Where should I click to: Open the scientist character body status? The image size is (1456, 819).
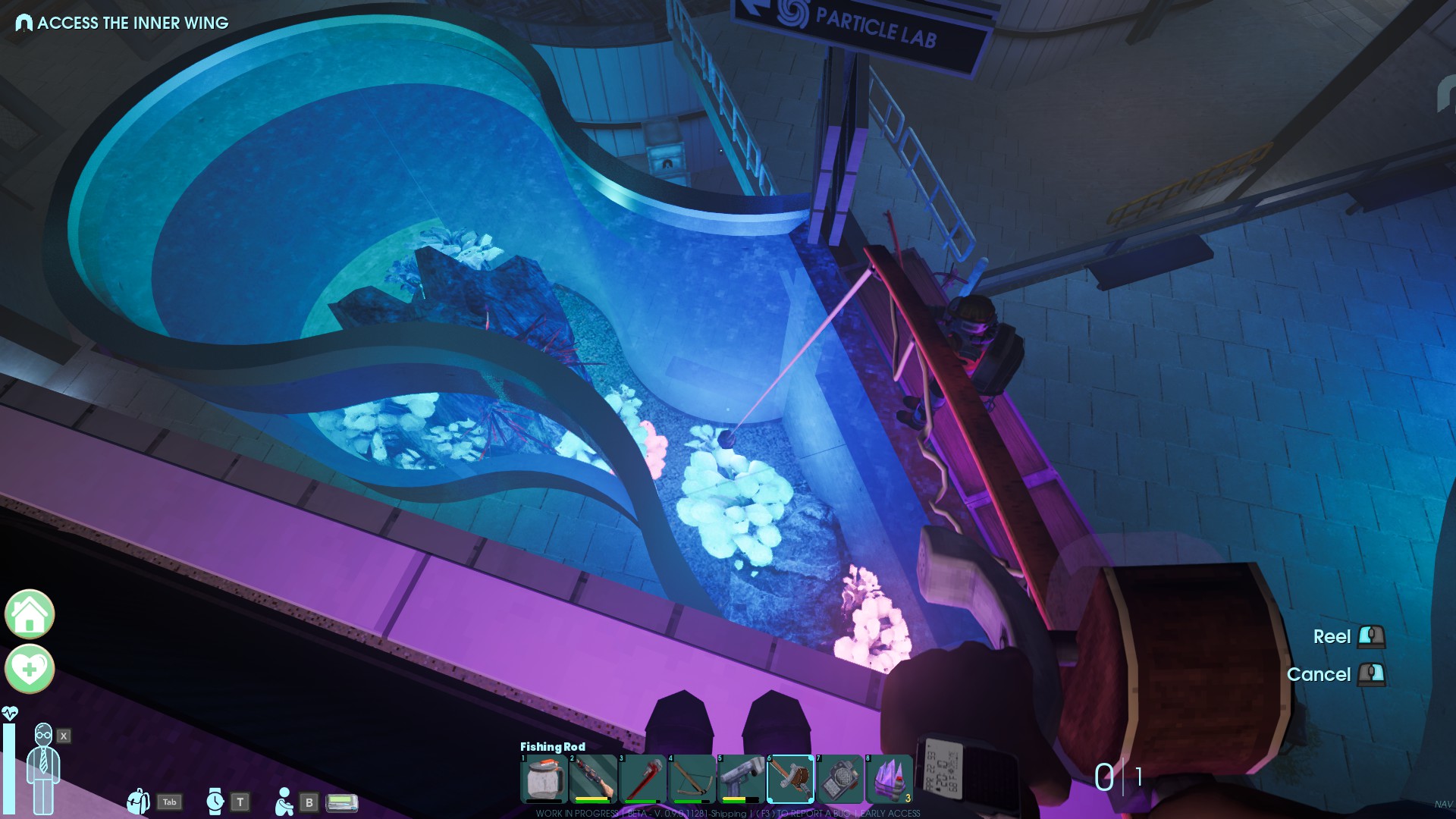pos(43,767)
